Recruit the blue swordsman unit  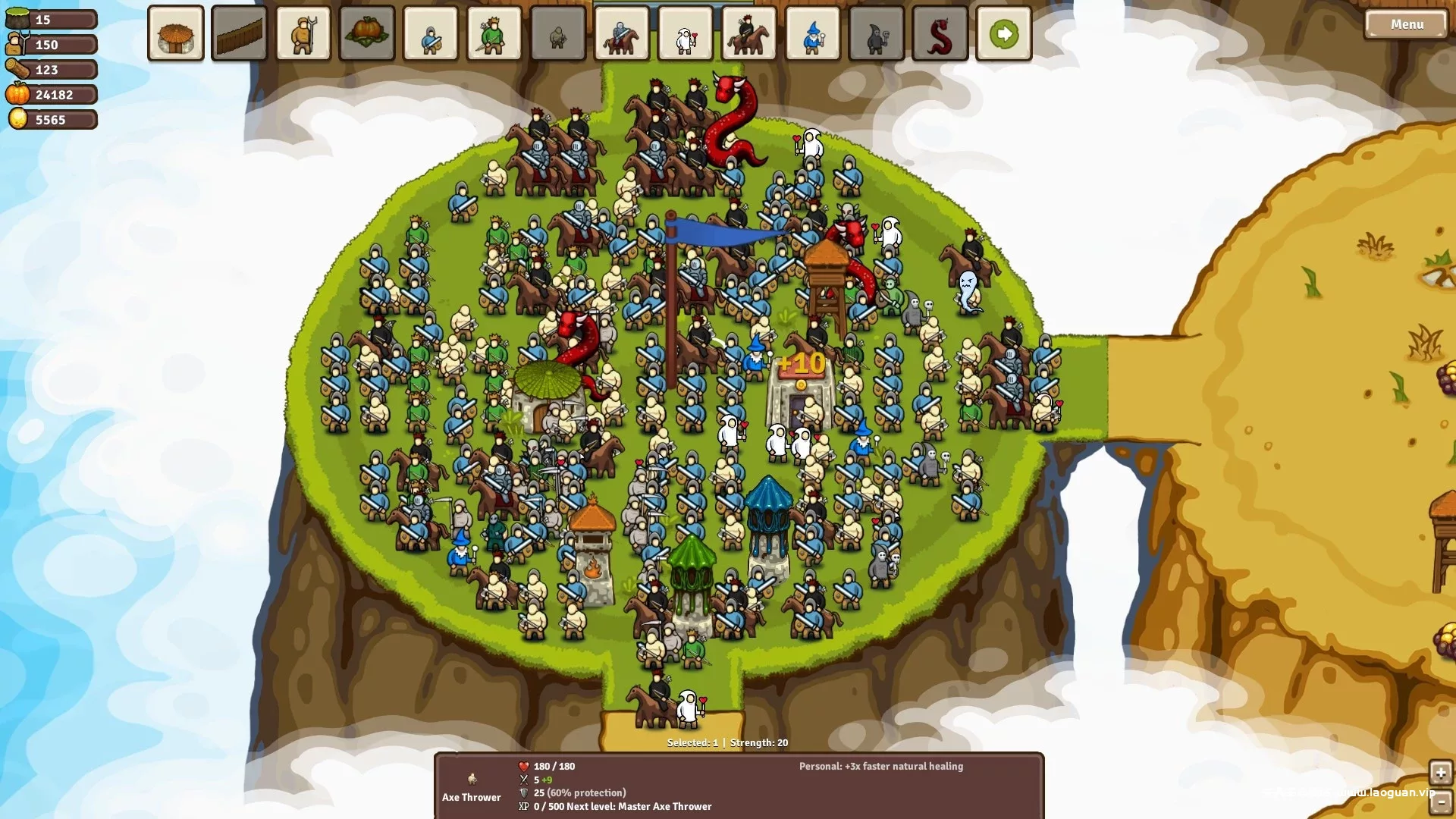coord(431,34)
